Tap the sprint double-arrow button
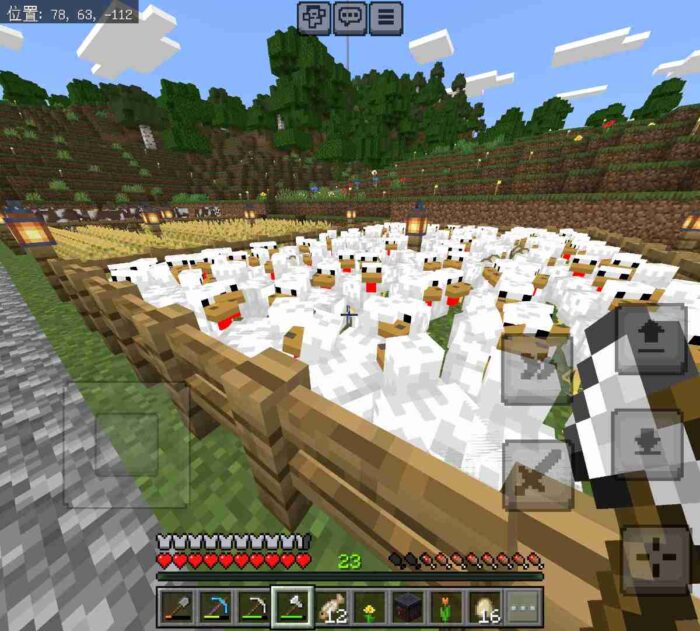Viewport: 700px width, 631px height. coord(537,367)
